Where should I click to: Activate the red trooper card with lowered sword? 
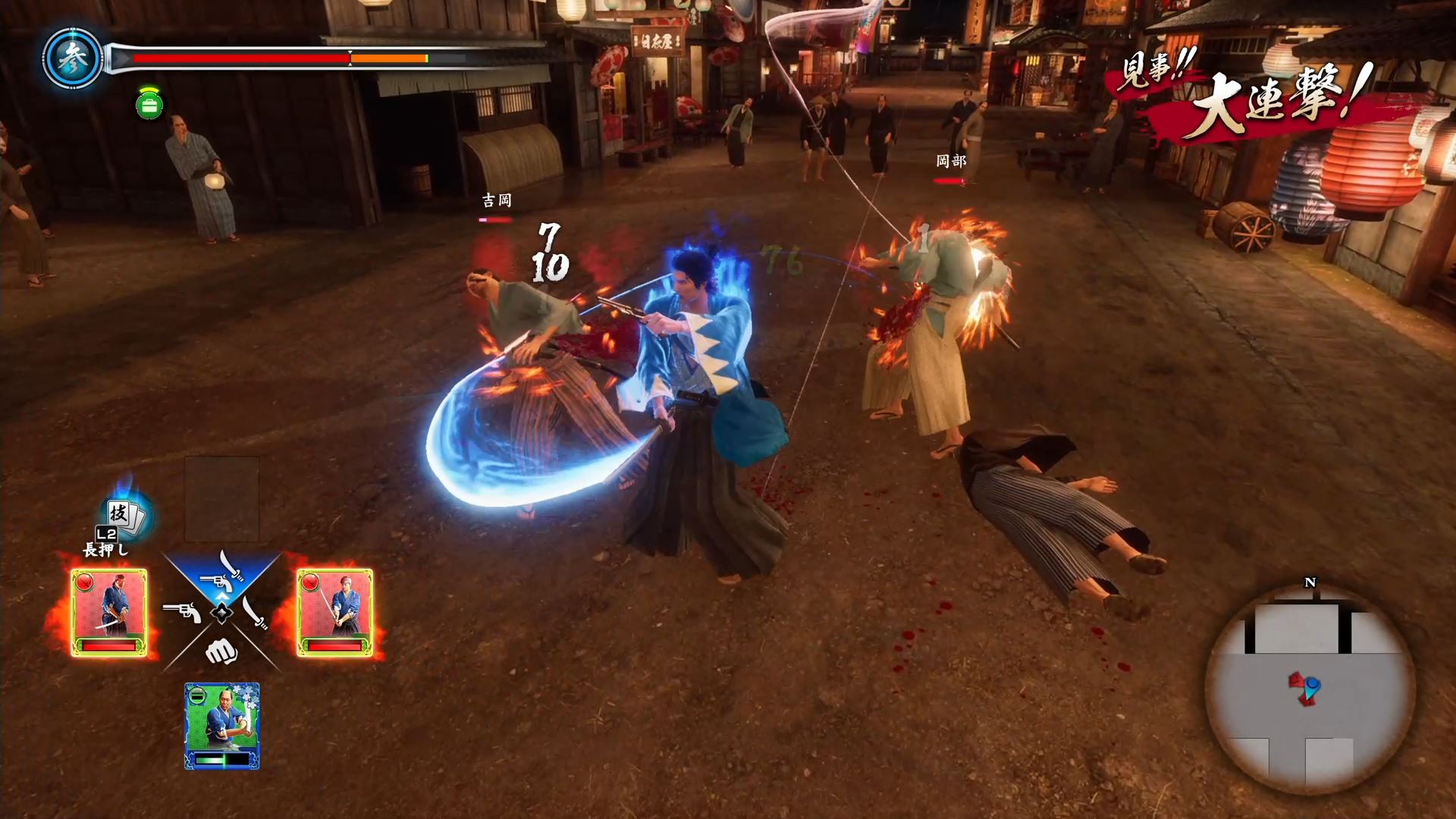point(109,613)
